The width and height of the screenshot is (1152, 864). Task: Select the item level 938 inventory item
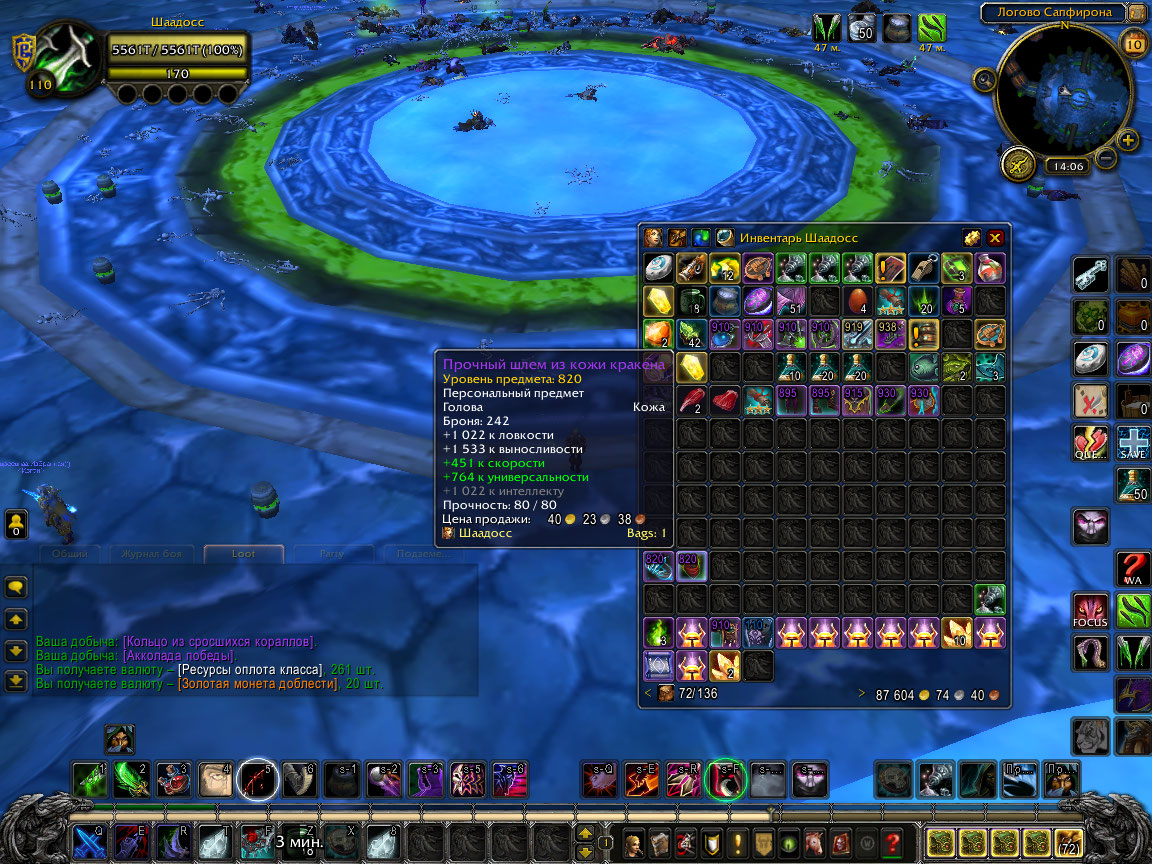pyautogui.click(x=888, y=334)
